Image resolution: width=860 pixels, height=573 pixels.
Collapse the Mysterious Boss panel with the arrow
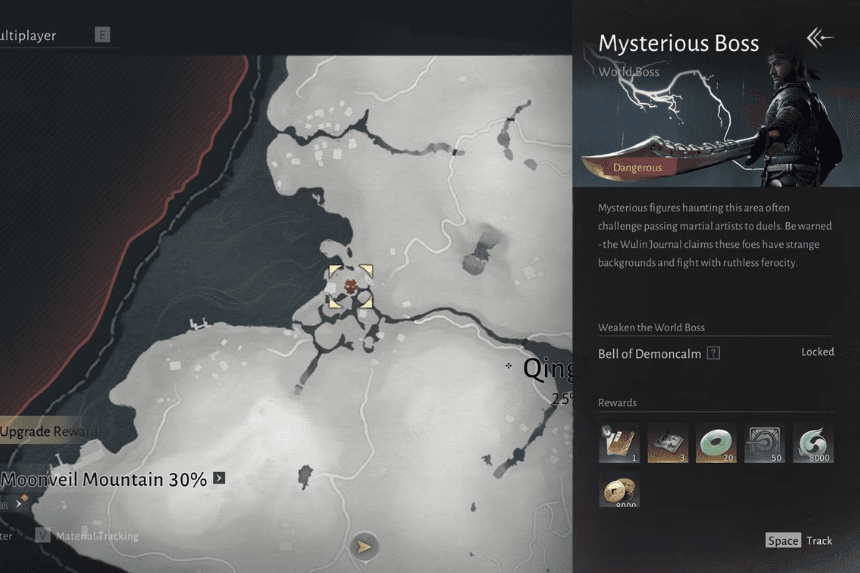pyautogui.click(x=819, y=39)
